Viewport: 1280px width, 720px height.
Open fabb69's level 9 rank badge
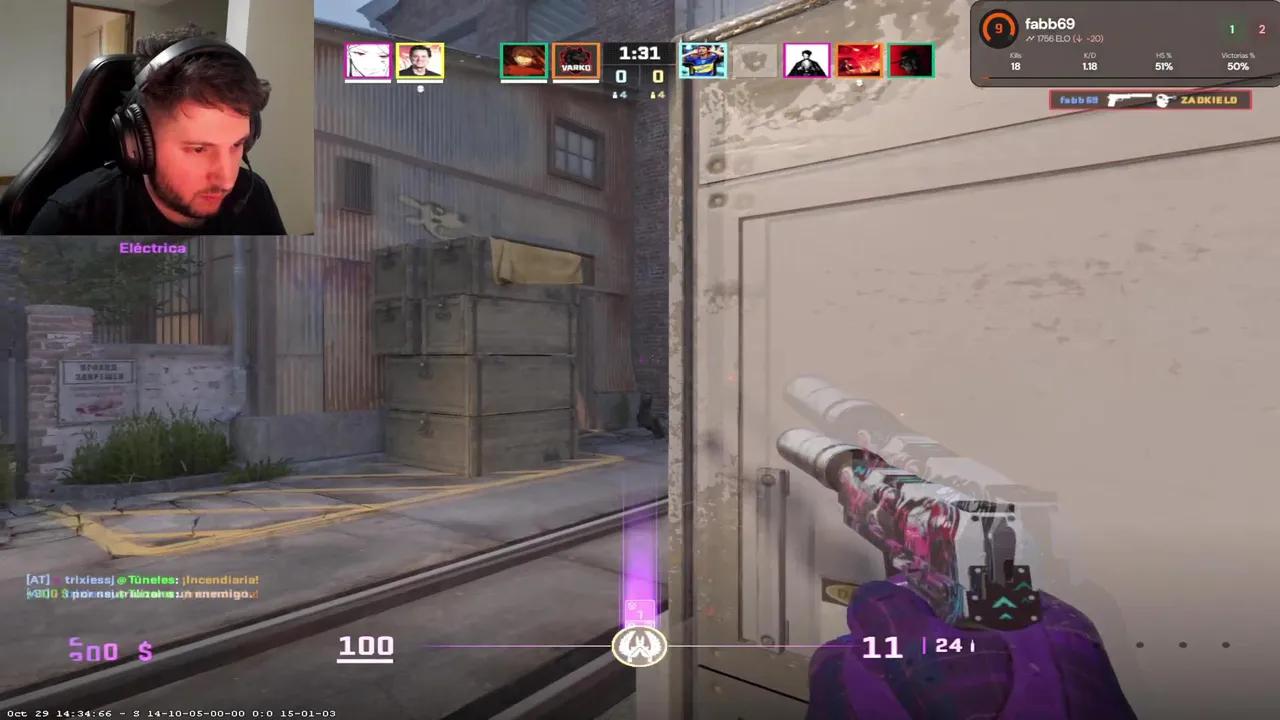tap(997, 28)
